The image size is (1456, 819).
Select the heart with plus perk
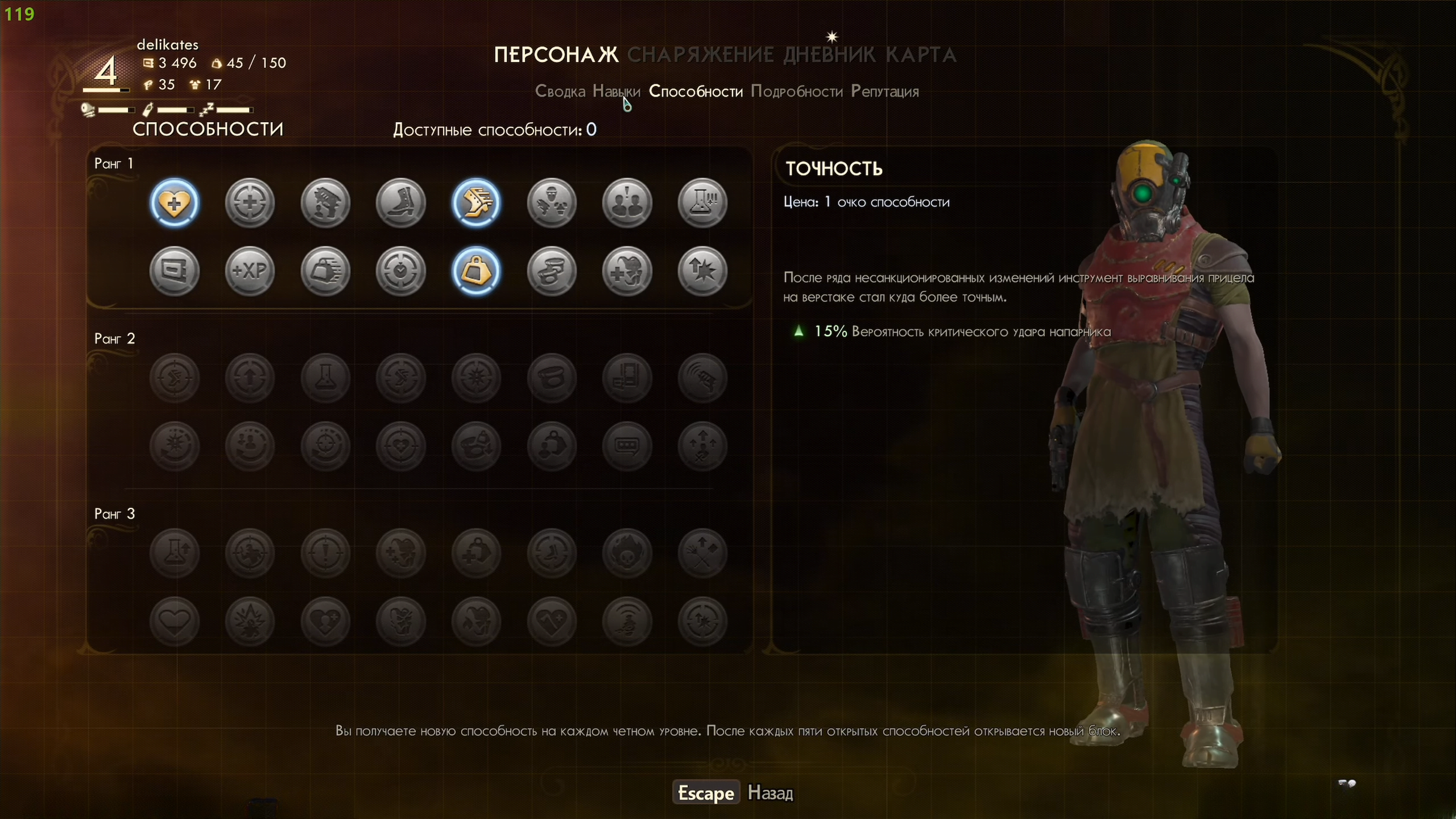[175, 203]
